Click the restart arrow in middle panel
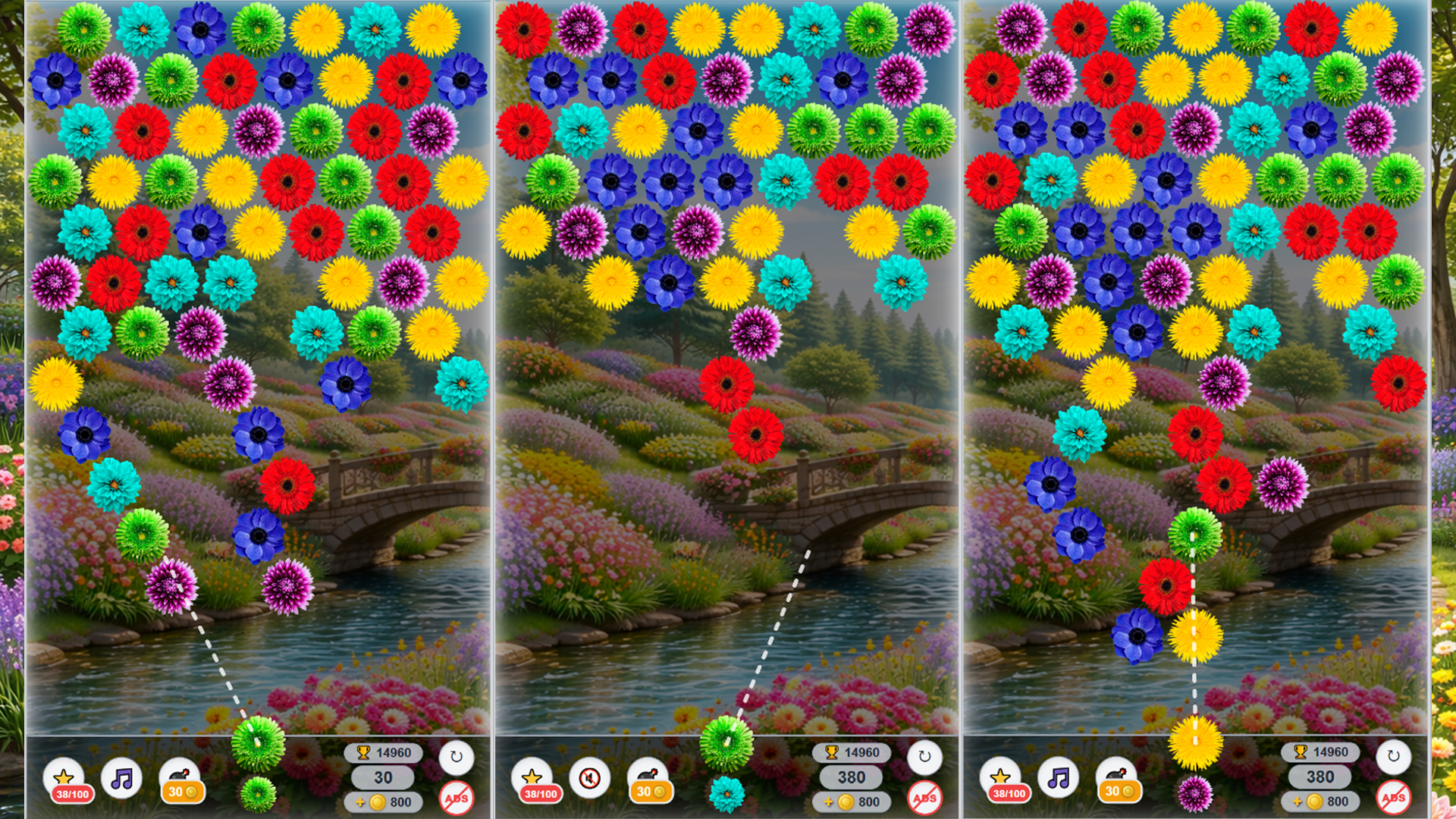The height and width of the screenshot is (819, 1456). click(x=924, y=755)
